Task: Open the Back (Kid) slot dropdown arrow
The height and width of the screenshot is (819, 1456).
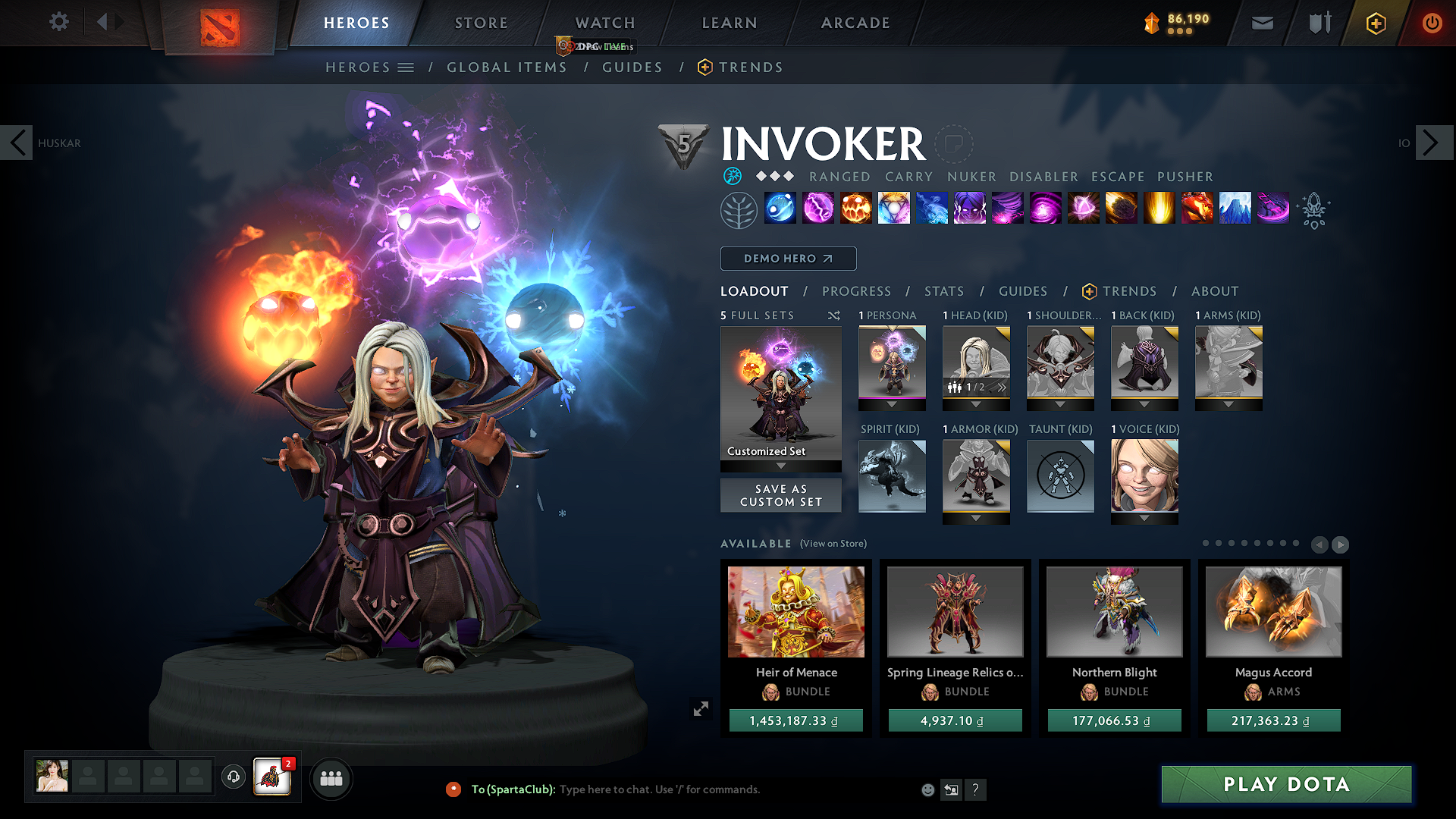Action: point(1144,404)
